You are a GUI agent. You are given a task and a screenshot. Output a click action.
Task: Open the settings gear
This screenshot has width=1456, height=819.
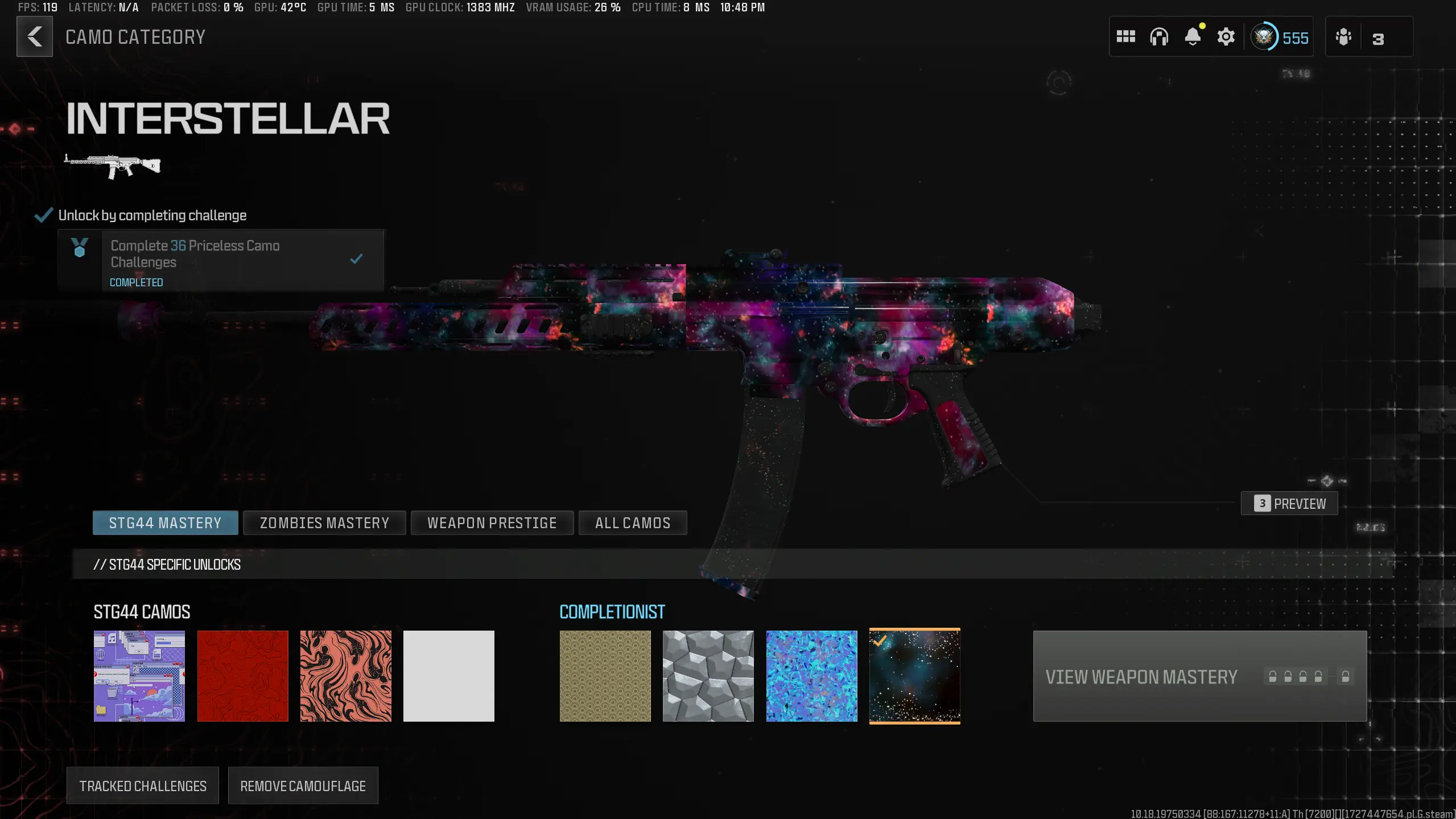pos(1226,36)
